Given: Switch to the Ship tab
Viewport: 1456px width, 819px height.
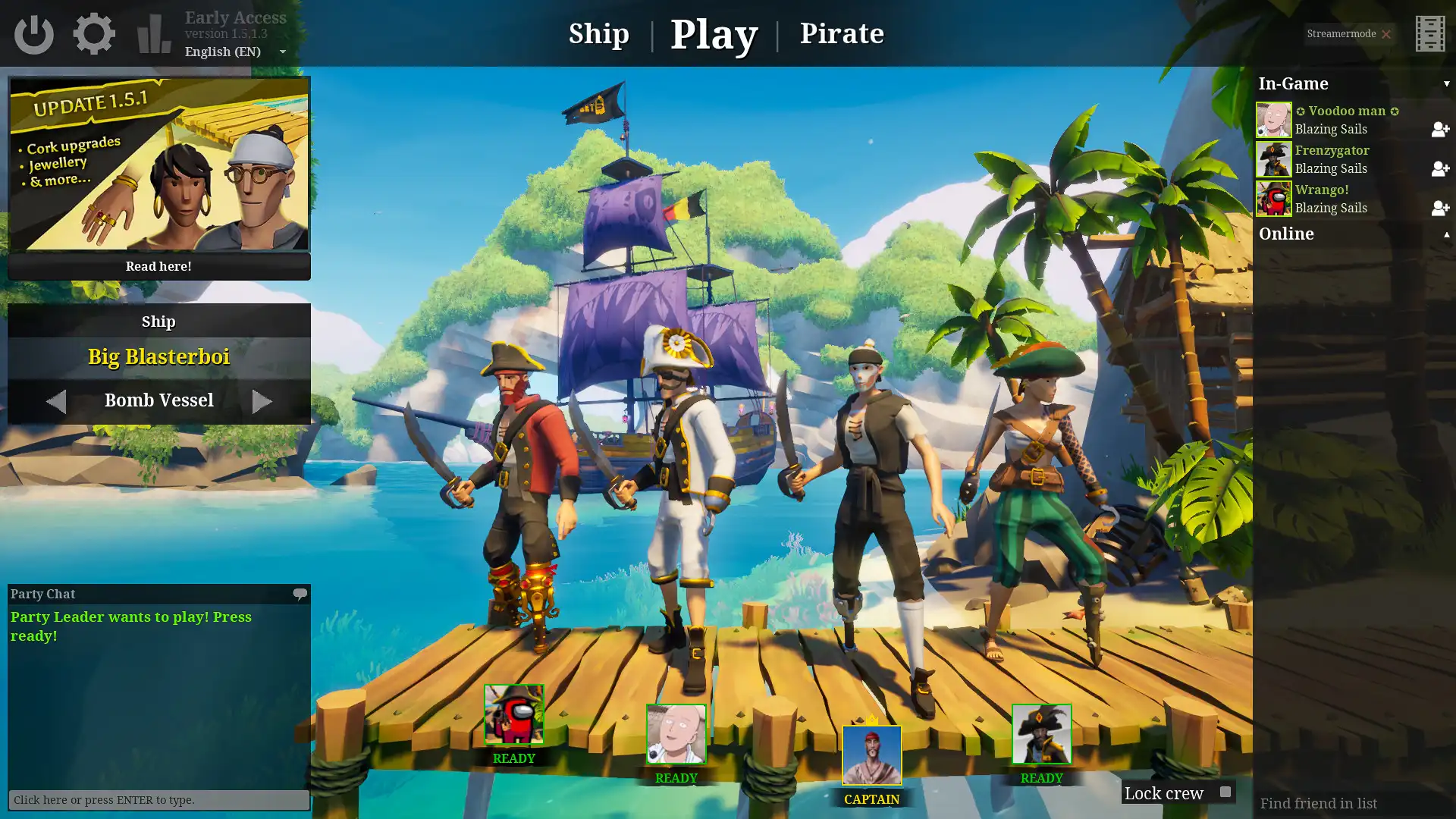Looking at the screenshot, I should [598, 33].
